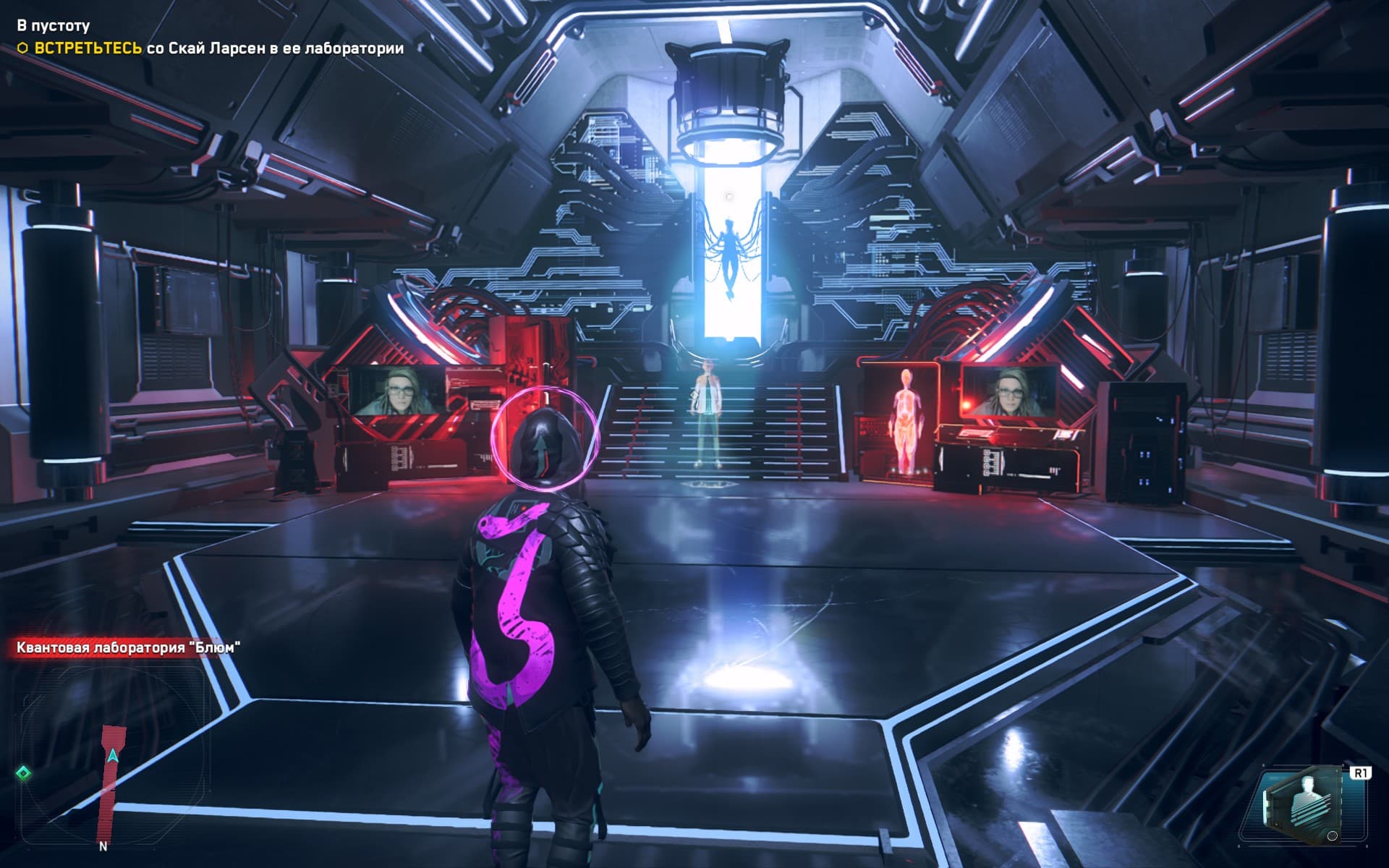Click the "В пустоту" mission title
1389x868 pixels.
click(x=54, y=25)
